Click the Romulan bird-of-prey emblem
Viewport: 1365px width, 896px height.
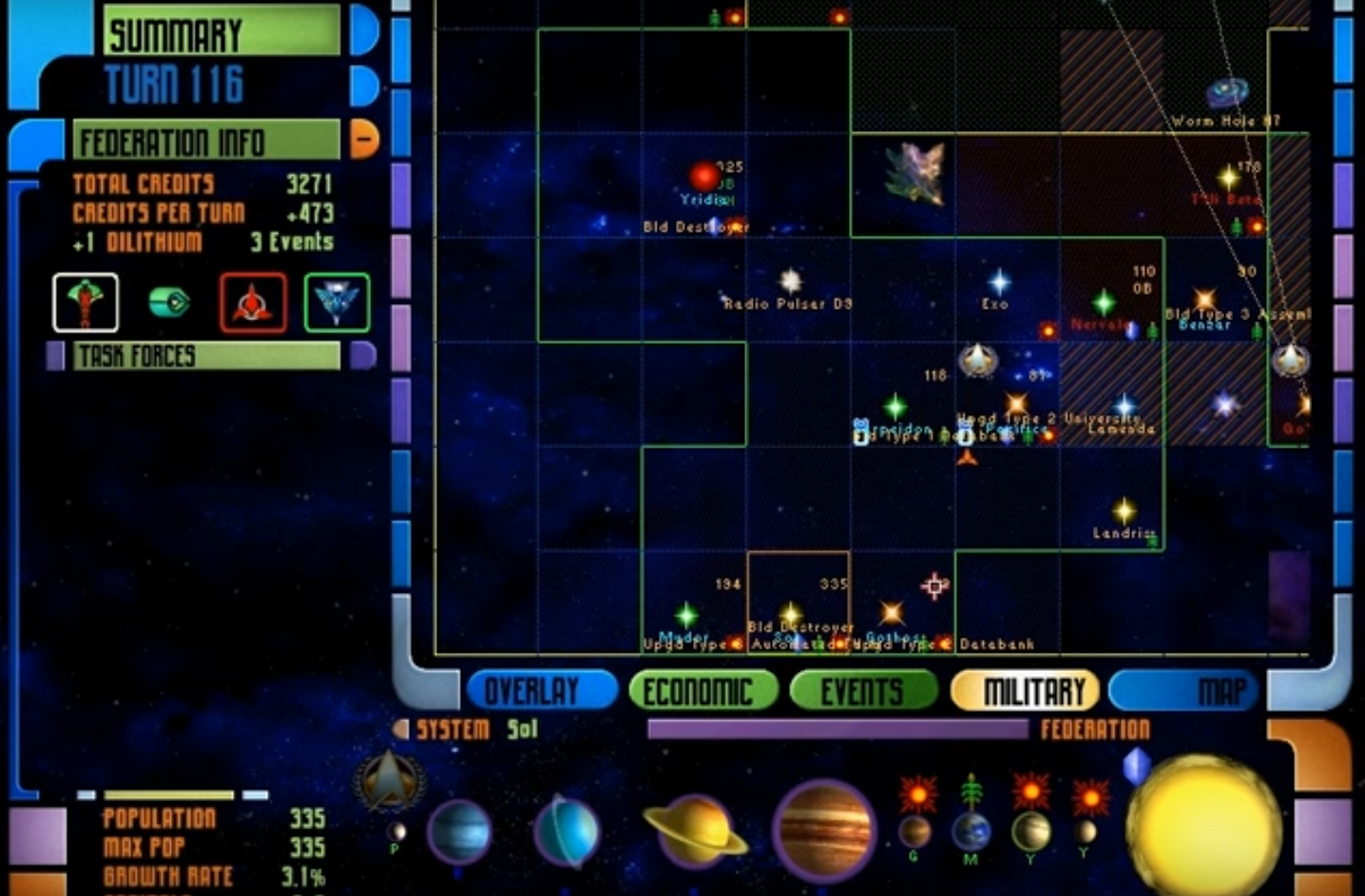(x=337, y=302)
